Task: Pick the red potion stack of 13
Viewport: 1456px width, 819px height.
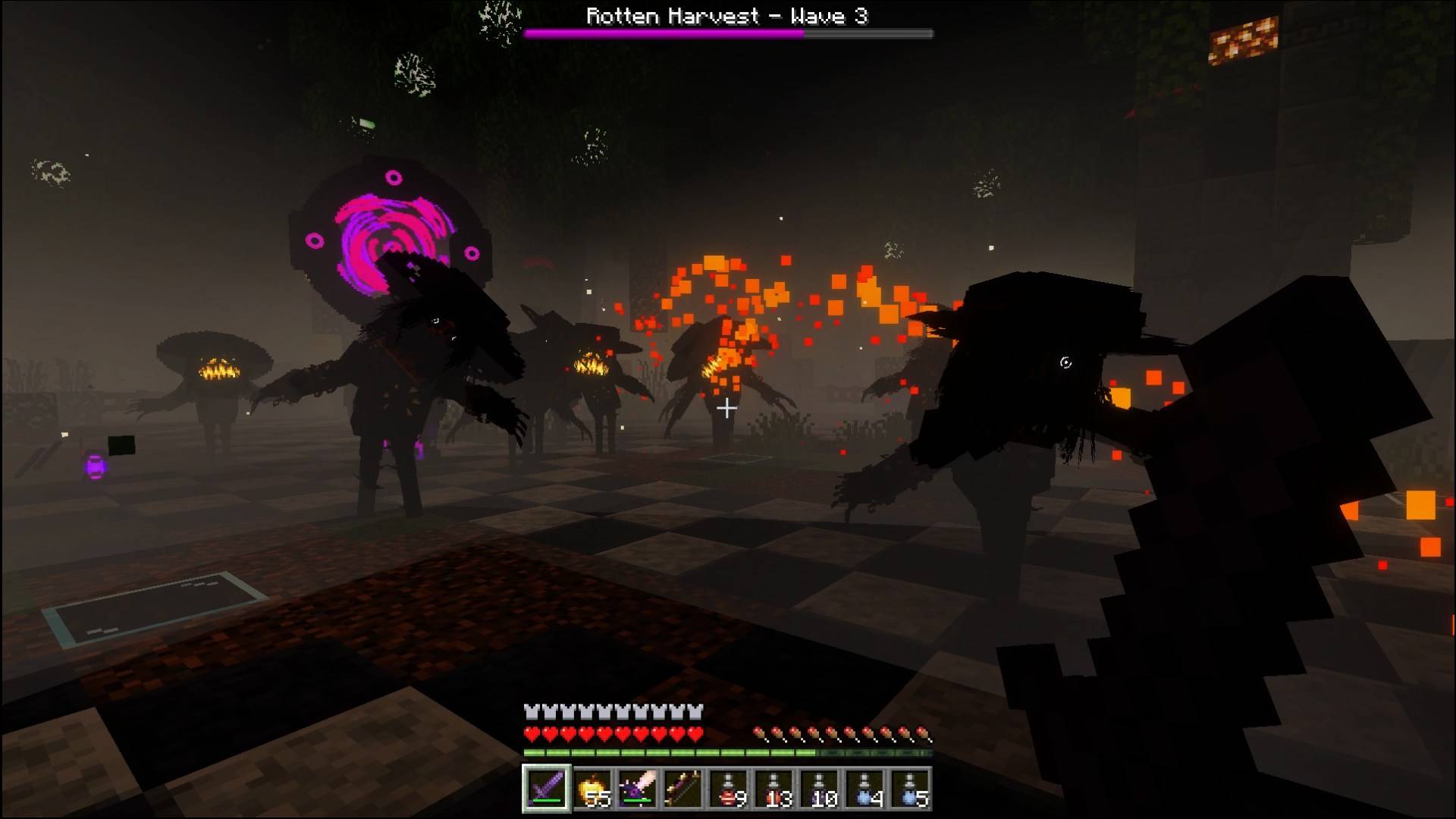Action: click(774, 789)
